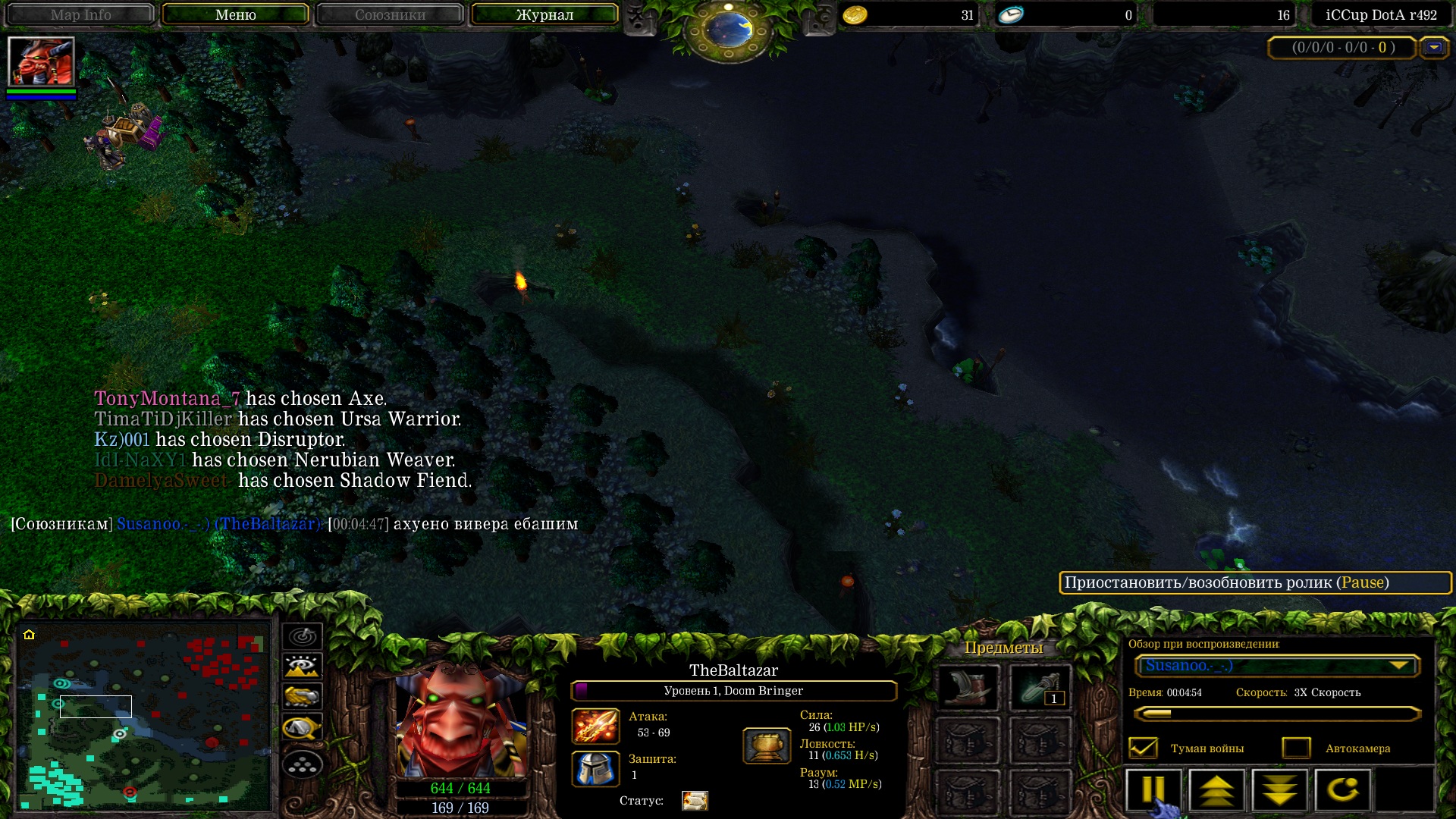
Task: Select the Doom Bringer hero icon
Action: [x=41, y=61]
